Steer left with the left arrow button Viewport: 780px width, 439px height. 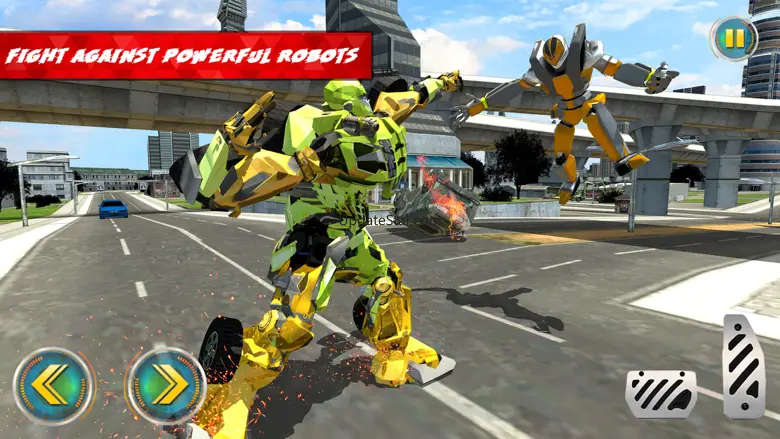coord(54,385)
